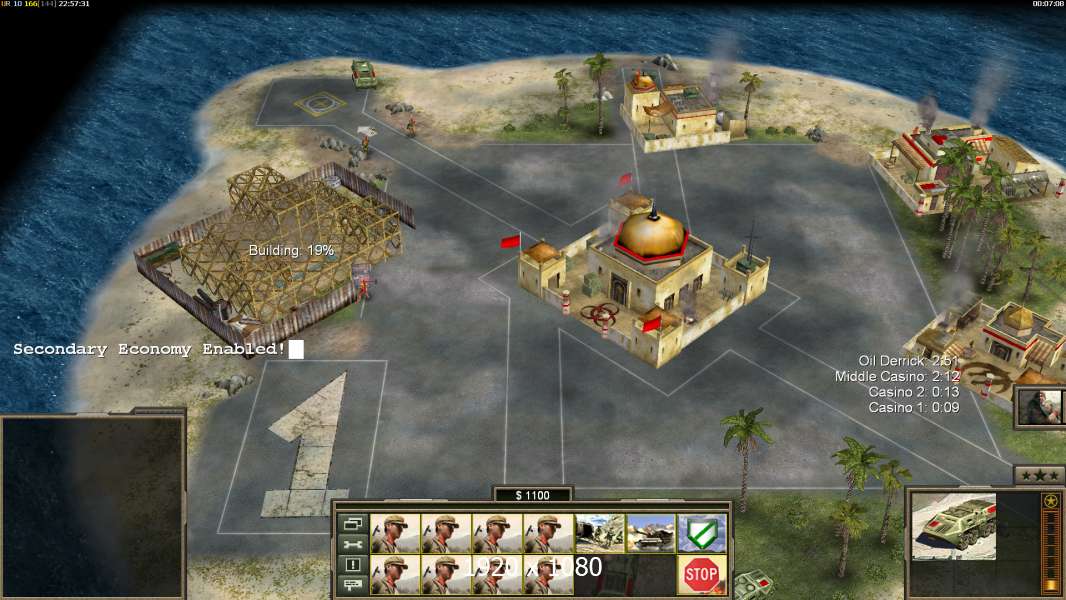This screenshot has height=600, width=1066.
Task: Select the tank artwork command icon
Action: (x=651, y=533)
